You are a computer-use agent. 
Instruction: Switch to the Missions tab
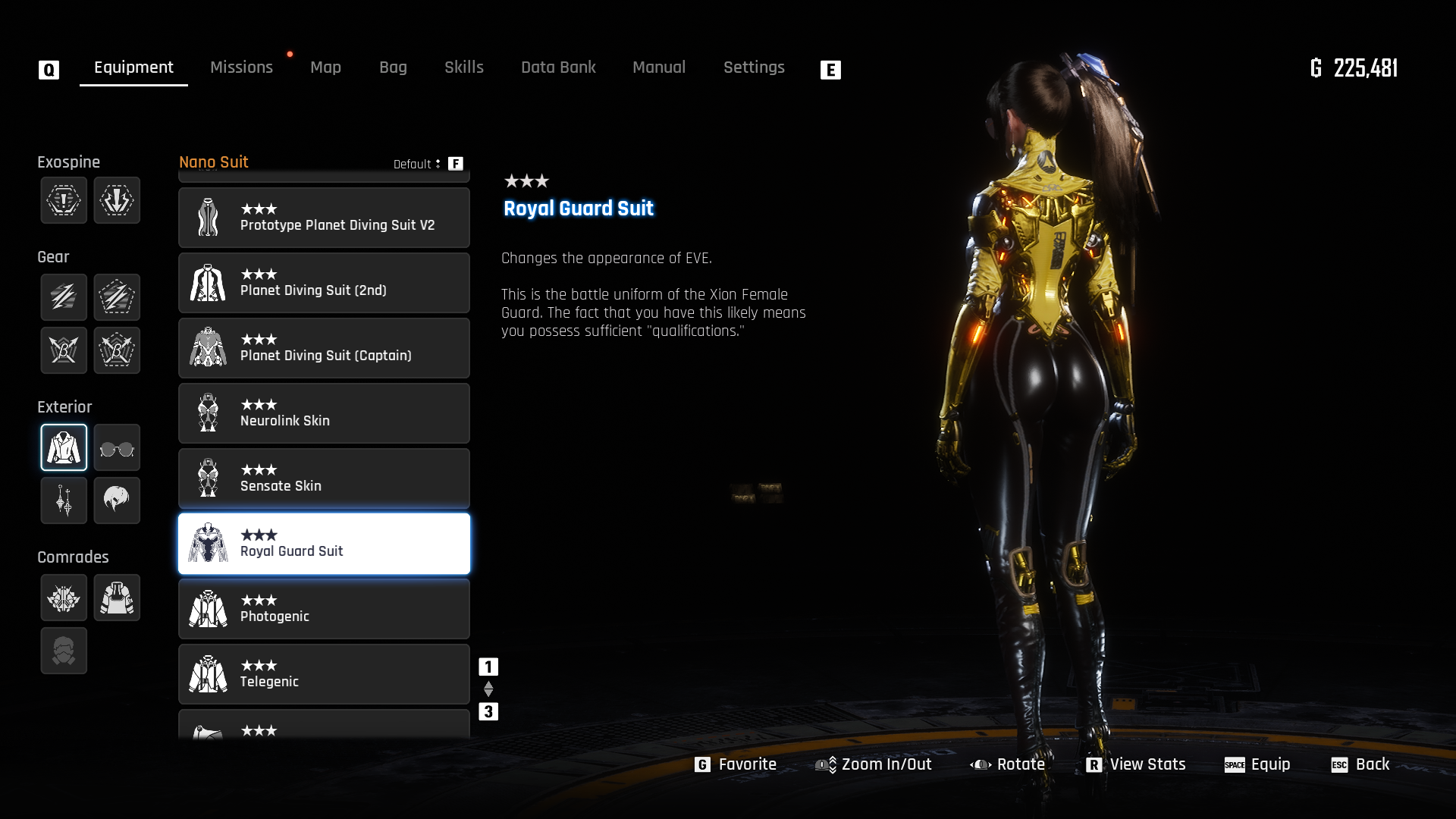(241, 67)
